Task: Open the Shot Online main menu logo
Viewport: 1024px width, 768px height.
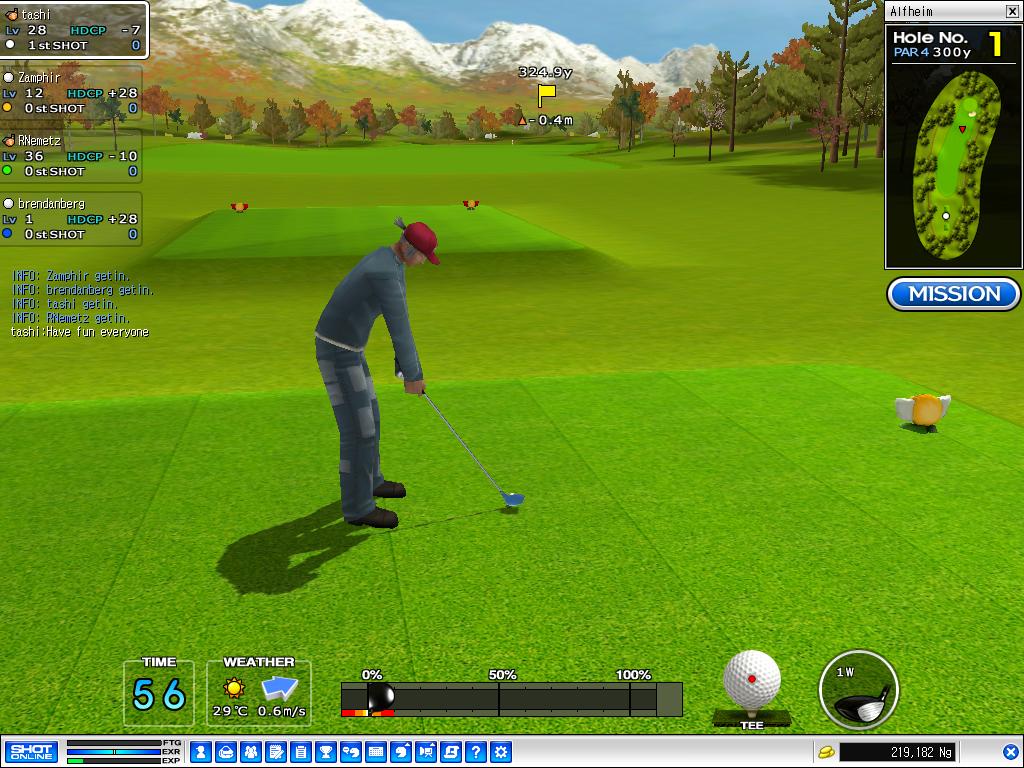Action: pos(31,752)
